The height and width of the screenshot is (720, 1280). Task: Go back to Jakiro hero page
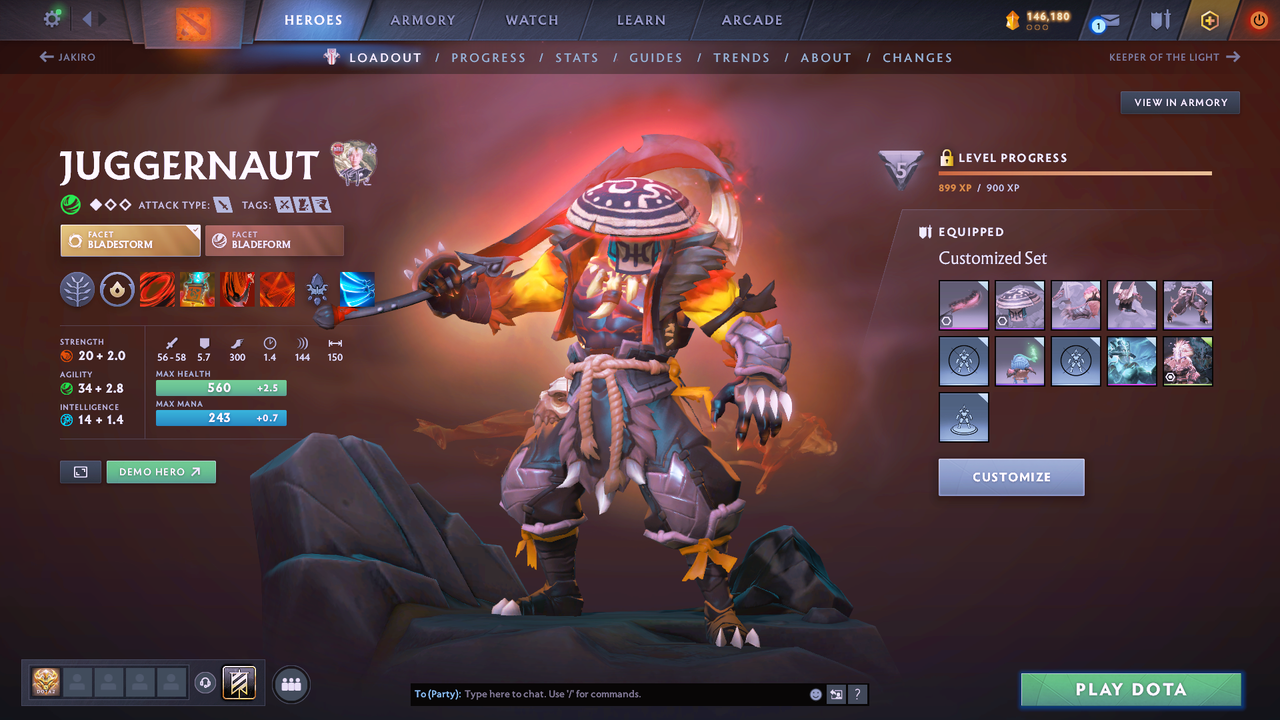click(x=75, y=57)
